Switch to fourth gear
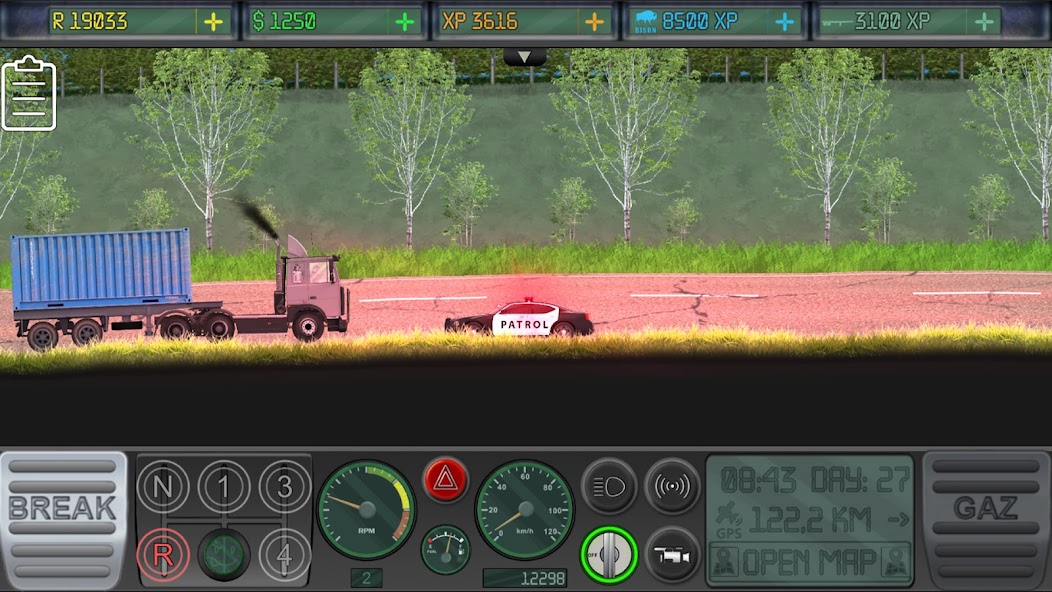The width and height of the screenshot is (1052, 592). [285, 553]
